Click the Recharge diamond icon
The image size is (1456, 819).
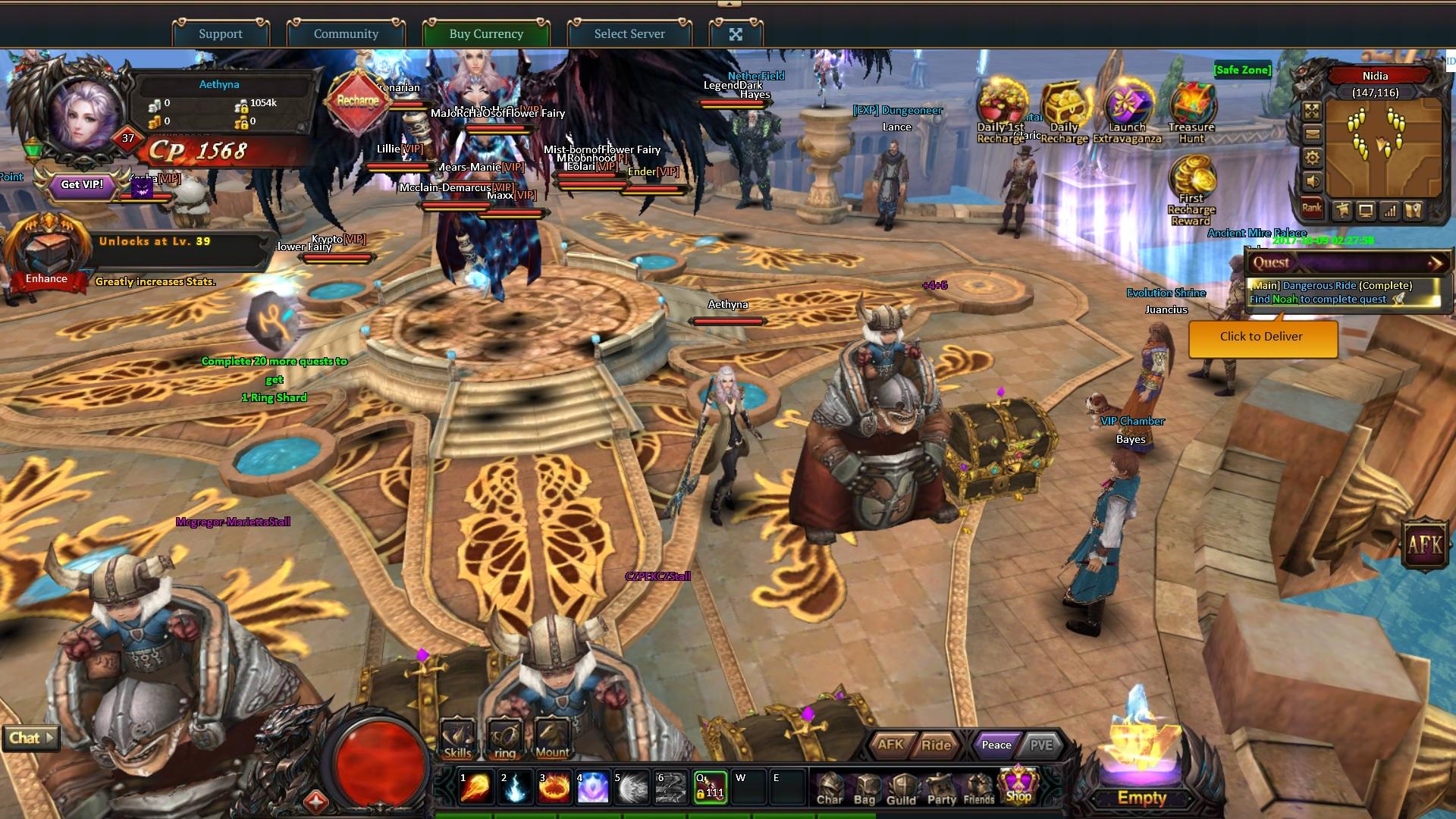(358, 101)
